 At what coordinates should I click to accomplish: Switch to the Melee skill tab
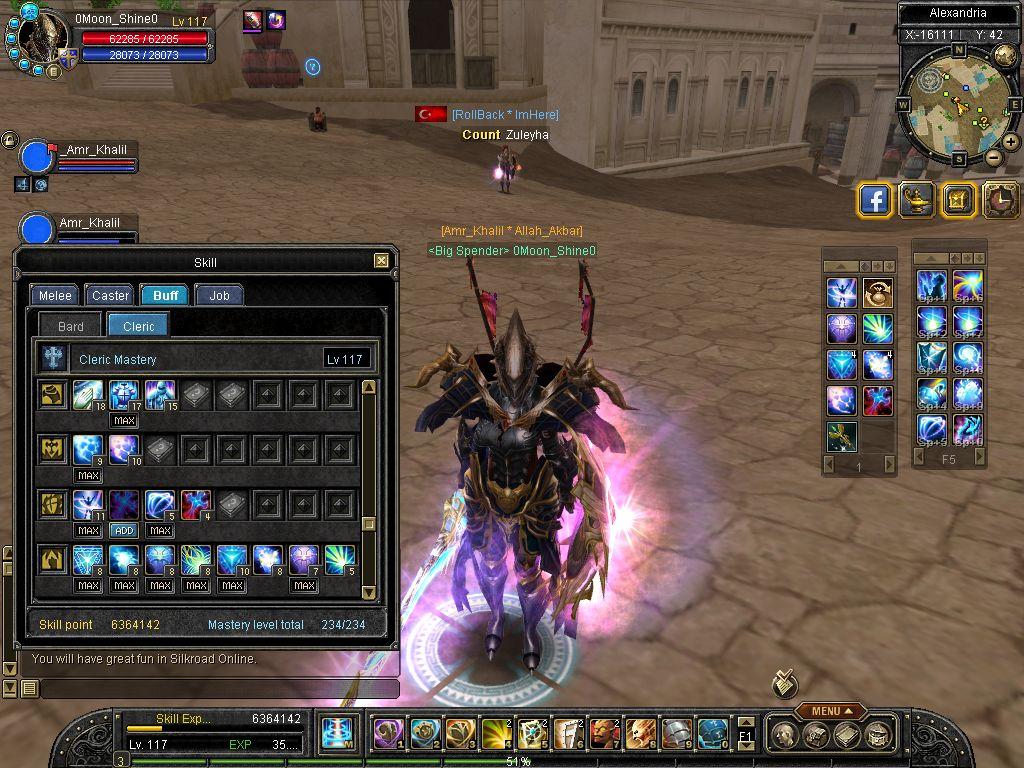pos(55,295)
